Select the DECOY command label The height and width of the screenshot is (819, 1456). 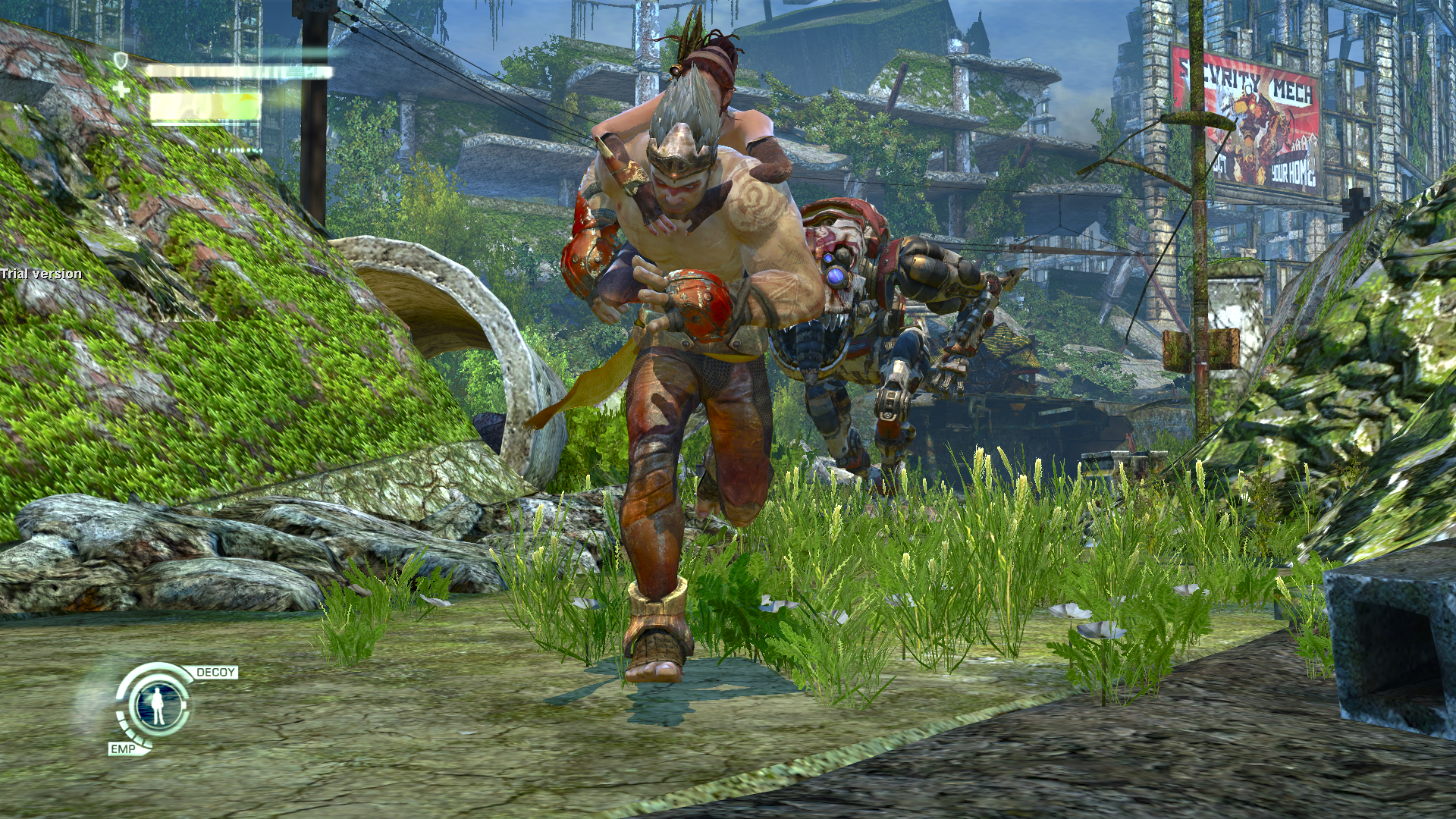coord(215,673)
